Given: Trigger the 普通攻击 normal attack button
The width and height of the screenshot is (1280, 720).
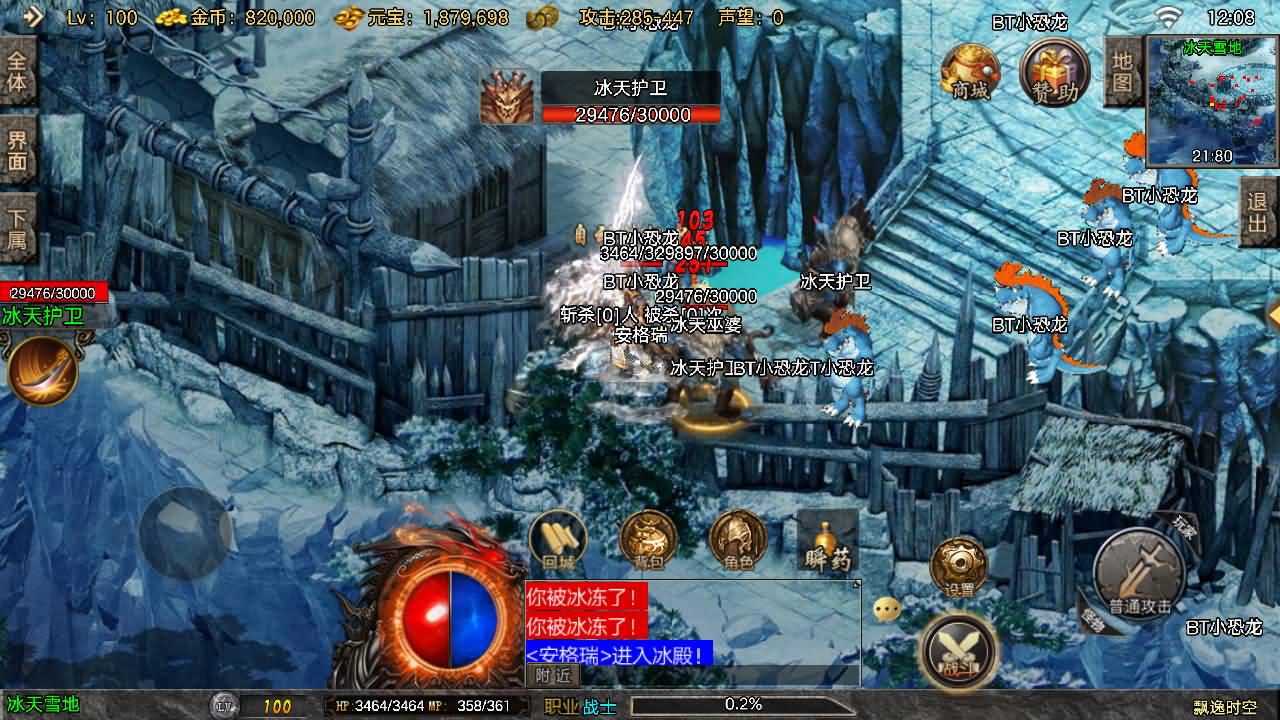Looking at the screenshot, I should [1139, 575].
